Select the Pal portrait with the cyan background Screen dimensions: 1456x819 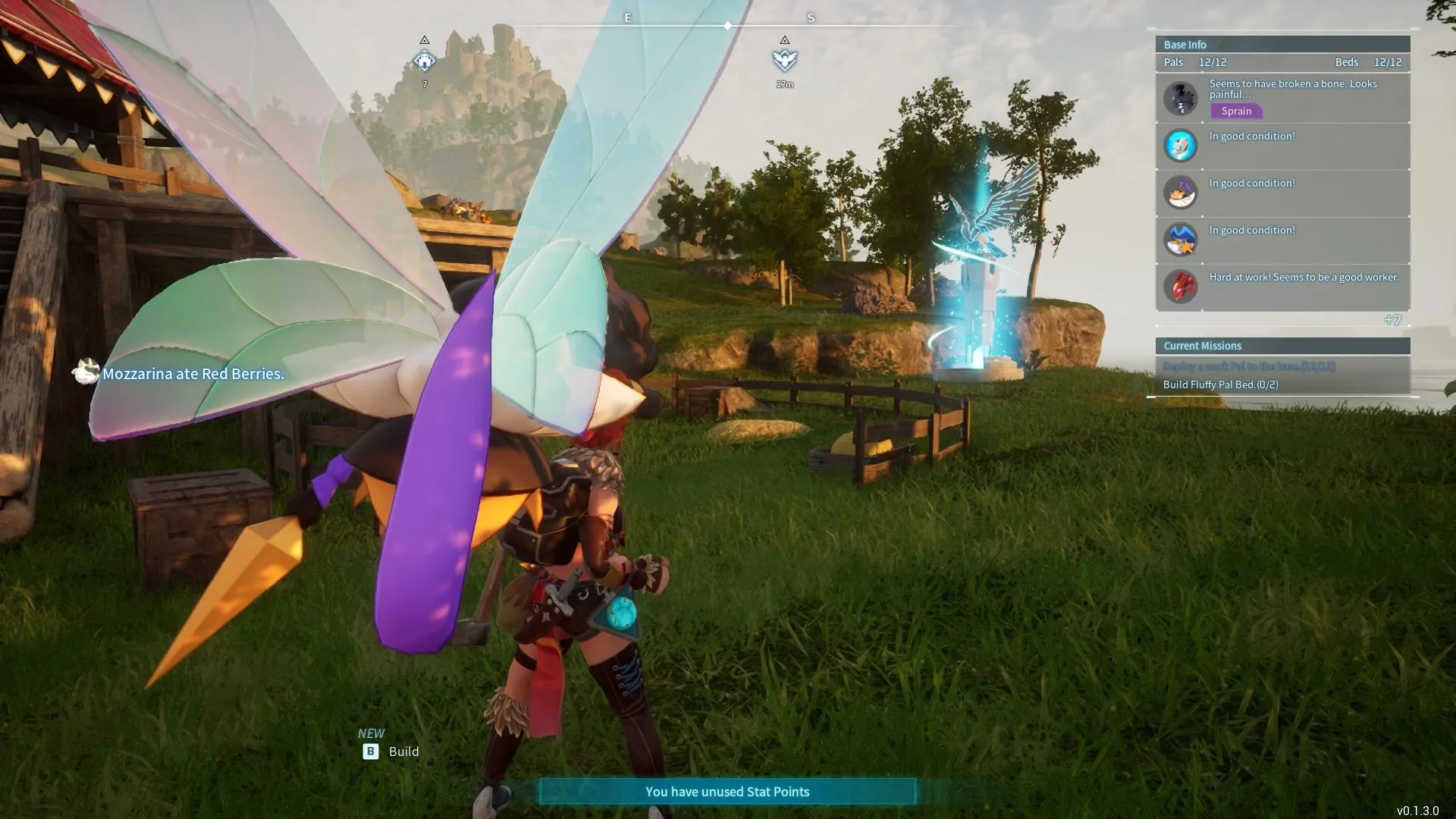coord(1180,146)
